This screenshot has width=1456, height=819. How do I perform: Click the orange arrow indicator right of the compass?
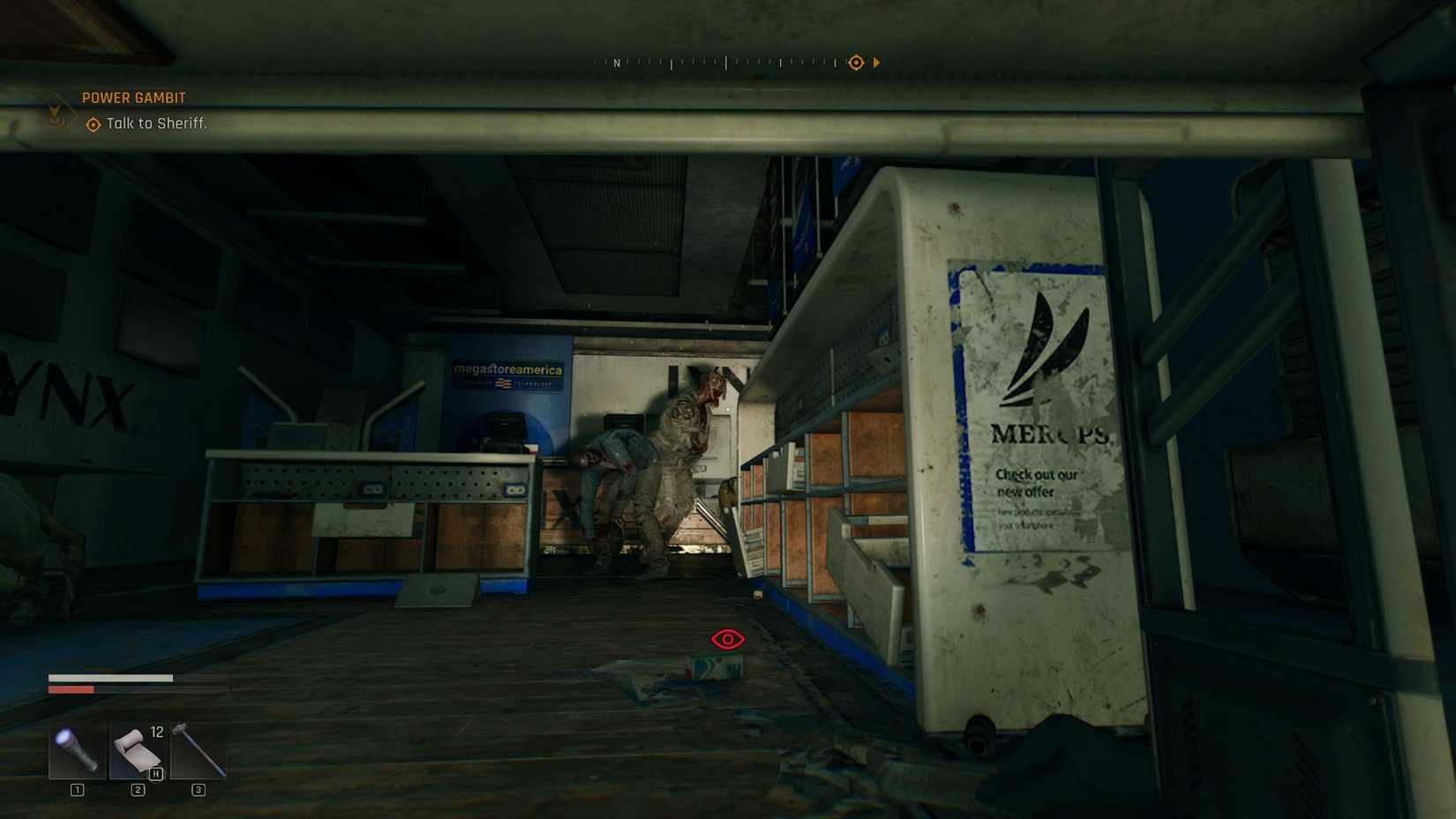(876, 62)
